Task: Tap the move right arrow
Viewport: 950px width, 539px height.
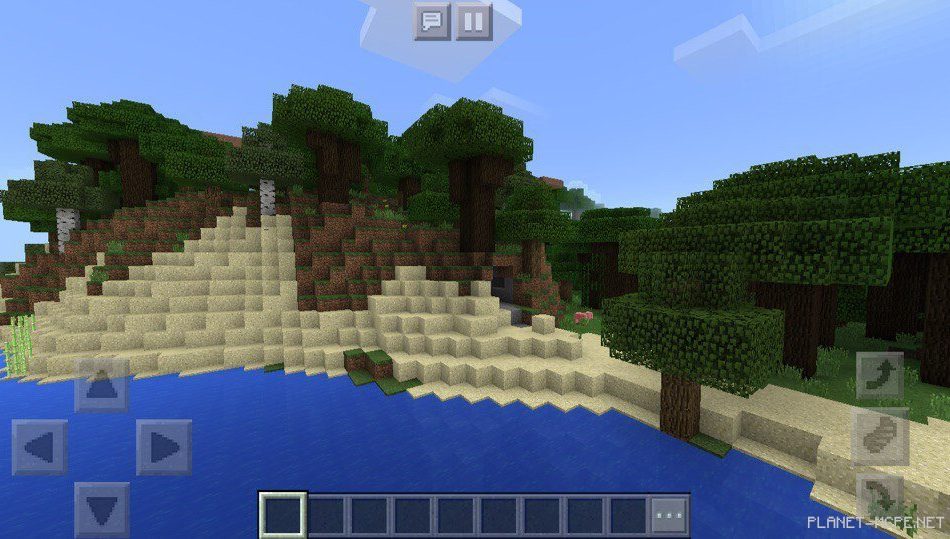Action: click(164, 447)
